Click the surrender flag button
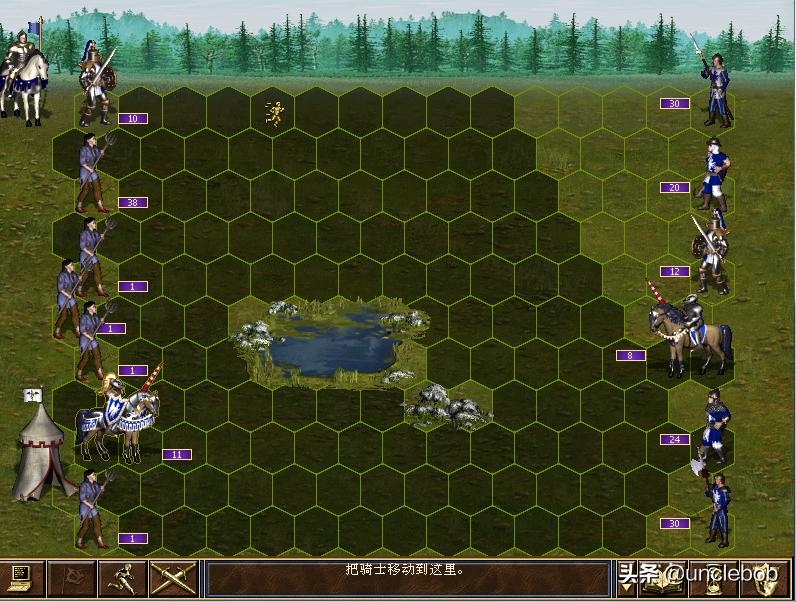The height and width of the screenshot is (602, 796). coord(74,579)
